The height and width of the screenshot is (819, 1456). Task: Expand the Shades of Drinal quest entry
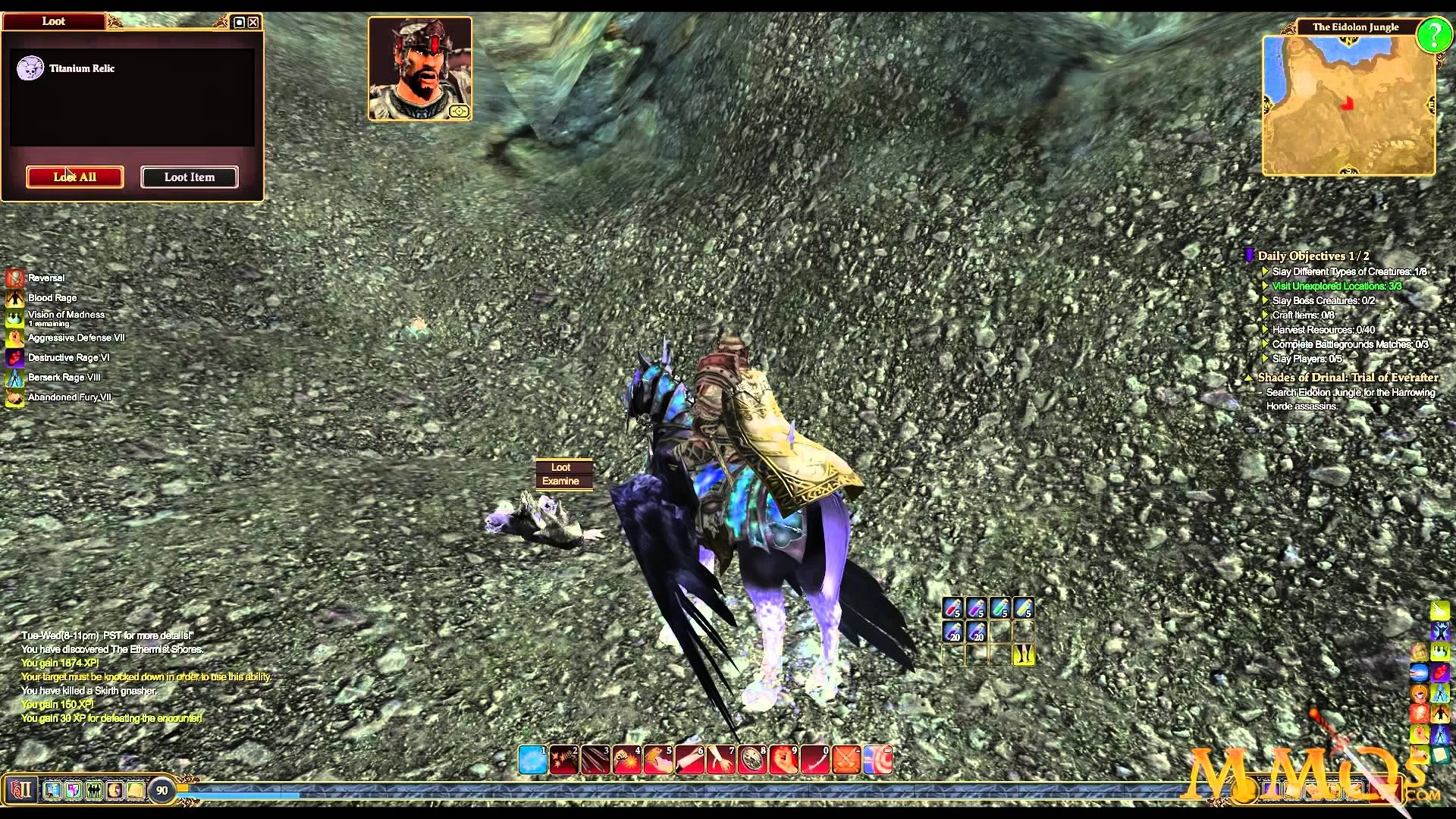click(x=1250, y=377)
